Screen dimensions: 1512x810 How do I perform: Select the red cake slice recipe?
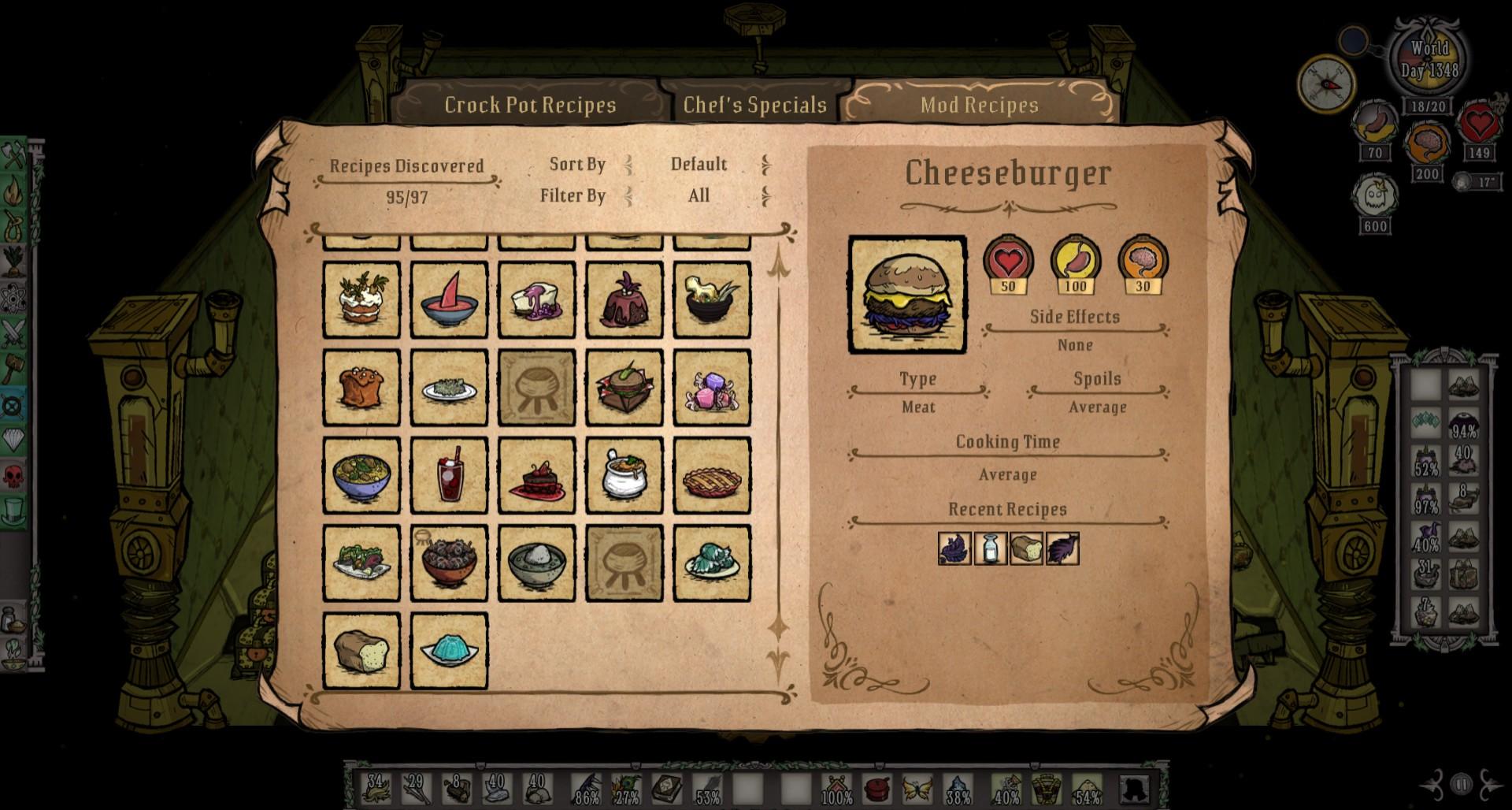(537, 476)
